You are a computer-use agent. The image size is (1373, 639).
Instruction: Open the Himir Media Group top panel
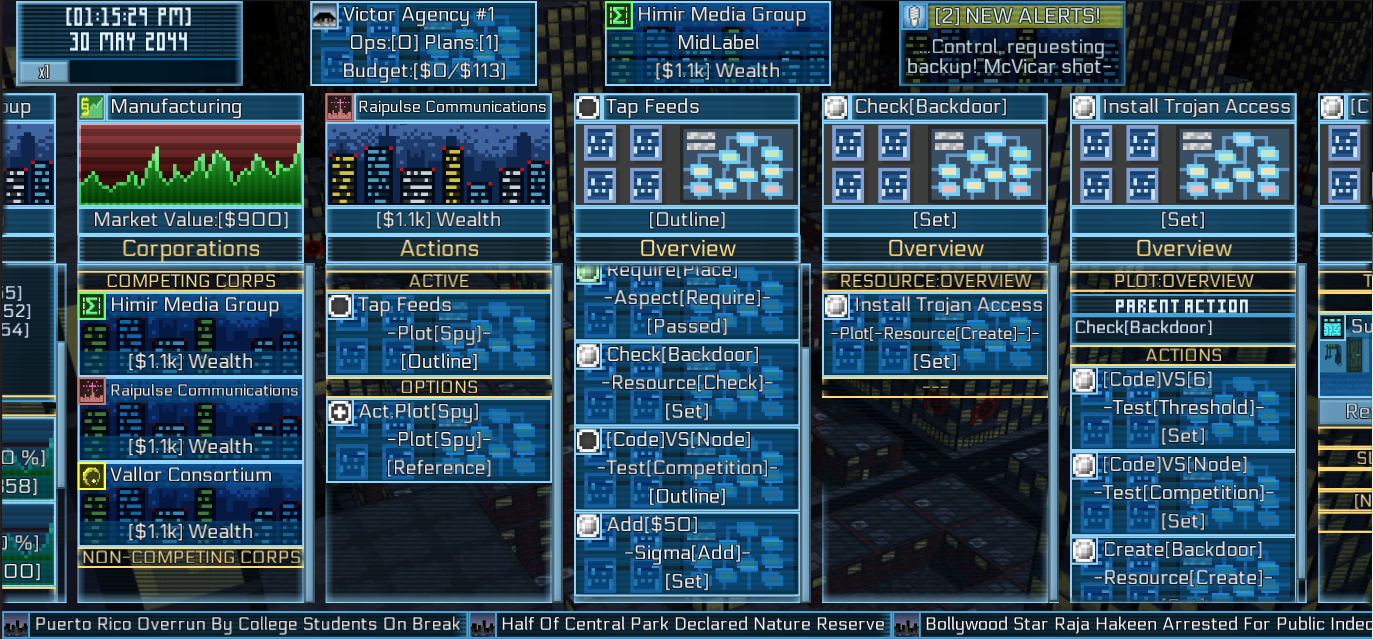coord(717,43)
